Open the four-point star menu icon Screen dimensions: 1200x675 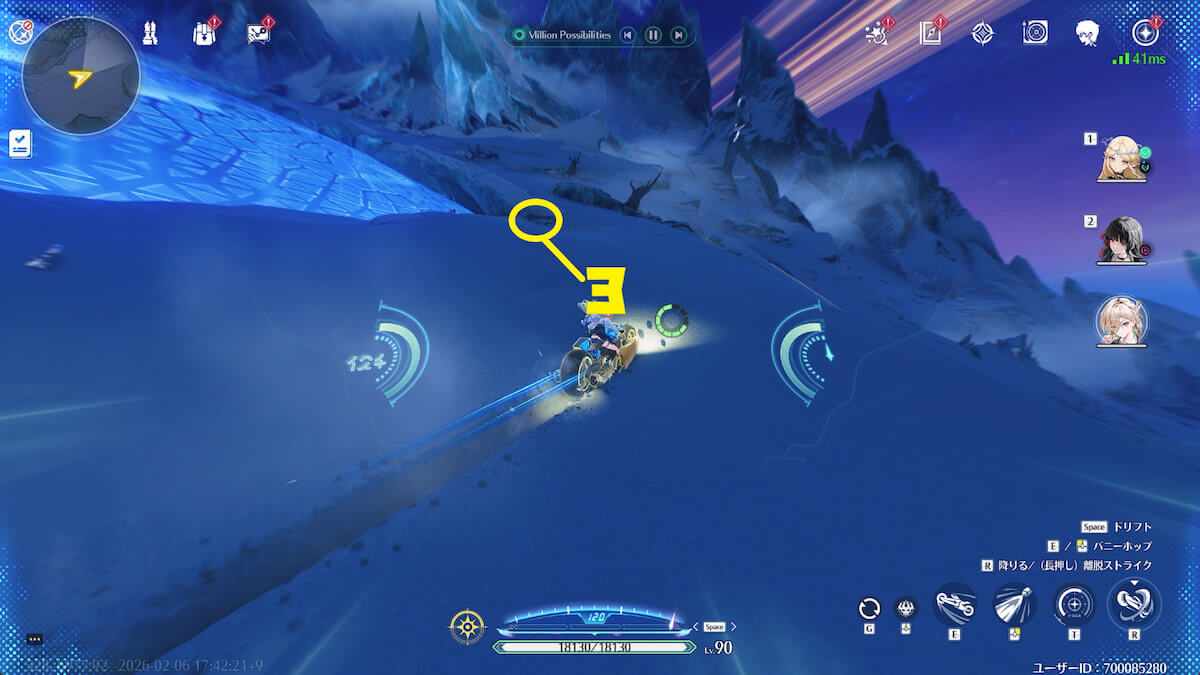[x=1144, y=33]
